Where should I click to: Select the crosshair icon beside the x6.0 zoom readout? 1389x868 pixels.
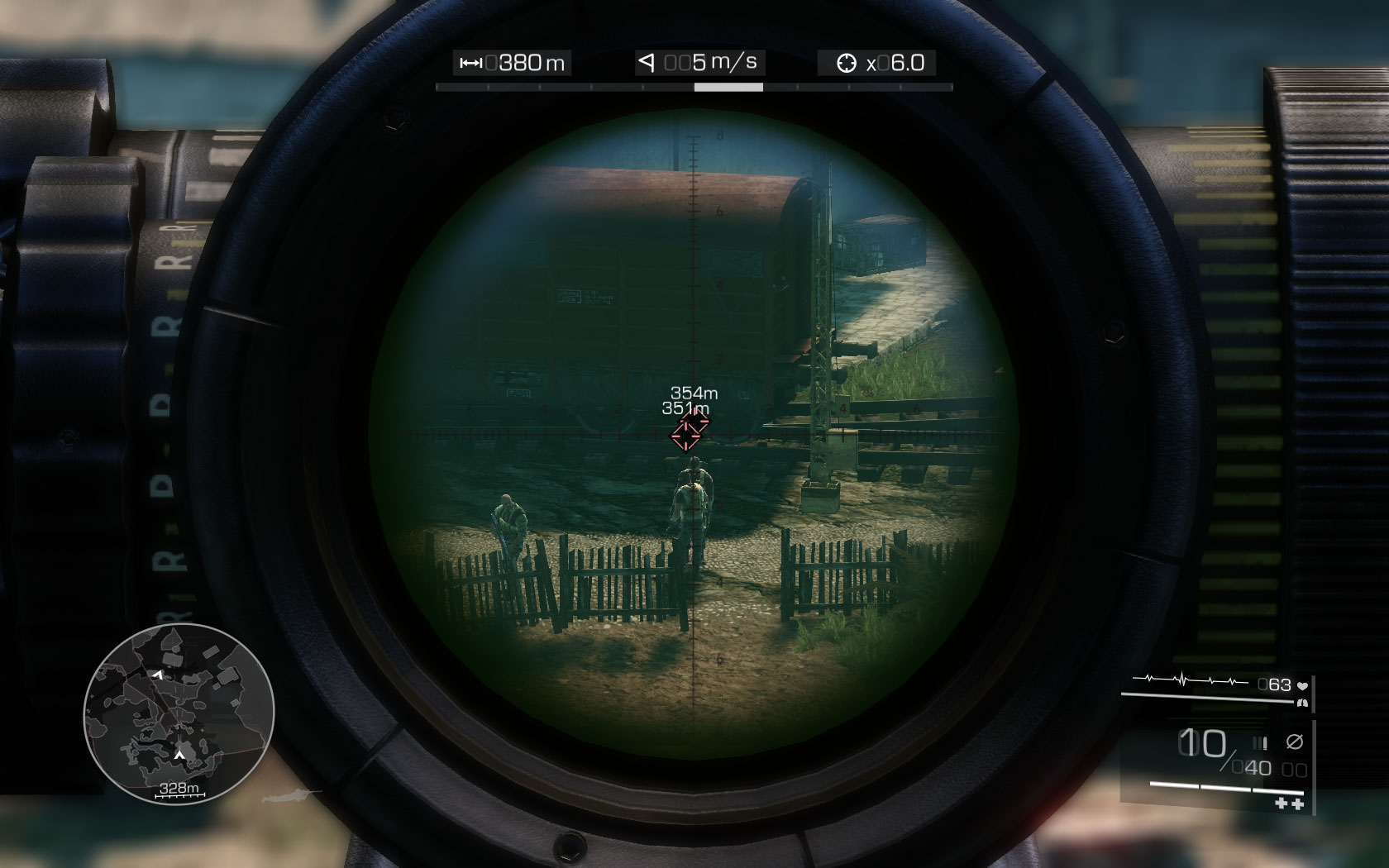click(847, 62)
